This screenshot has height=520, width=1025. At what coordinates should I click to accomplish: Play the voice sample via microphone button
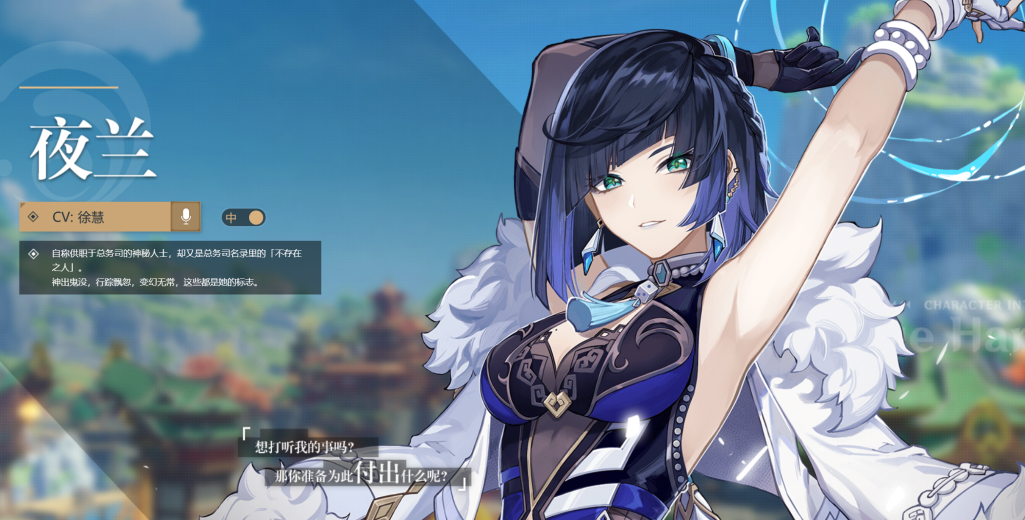click(185, 216)
